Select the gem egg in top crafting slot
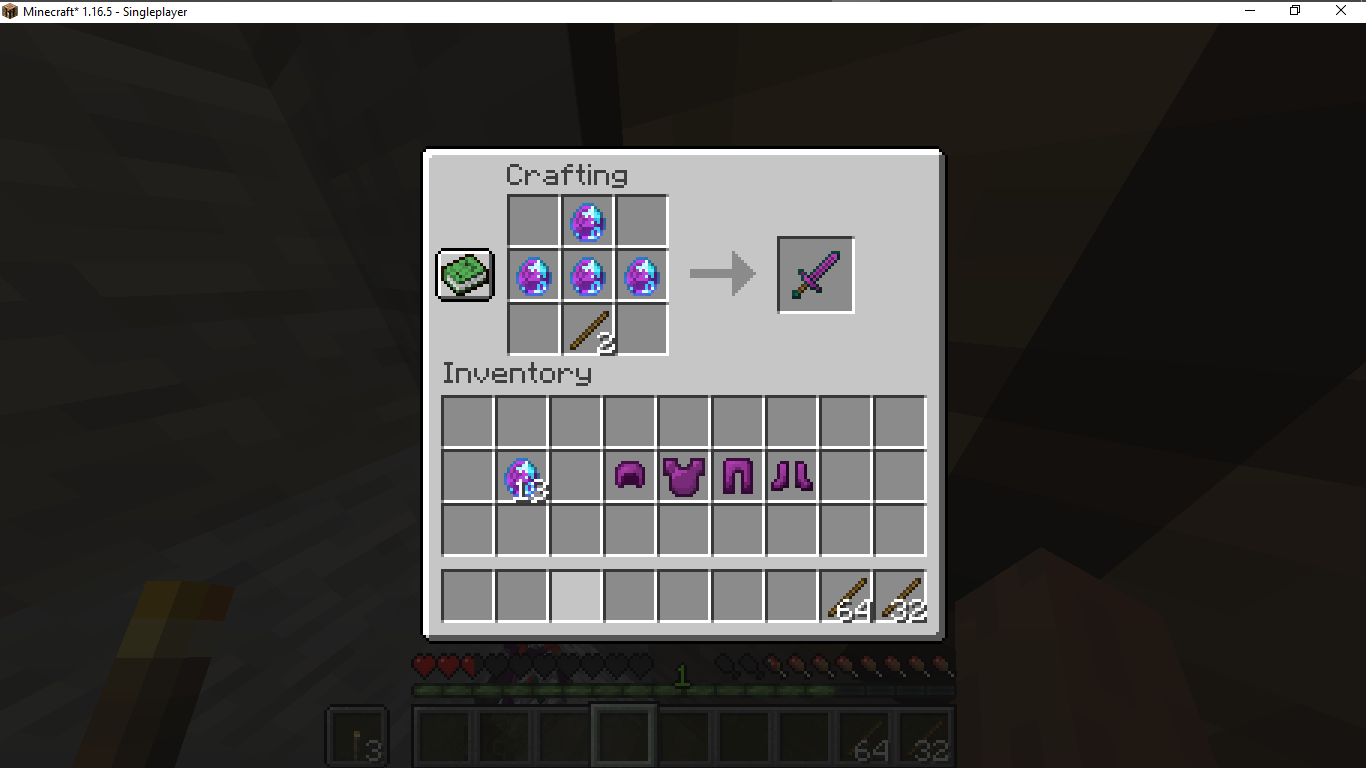This screenshot has width=1366, height=768. coord(587,221)
